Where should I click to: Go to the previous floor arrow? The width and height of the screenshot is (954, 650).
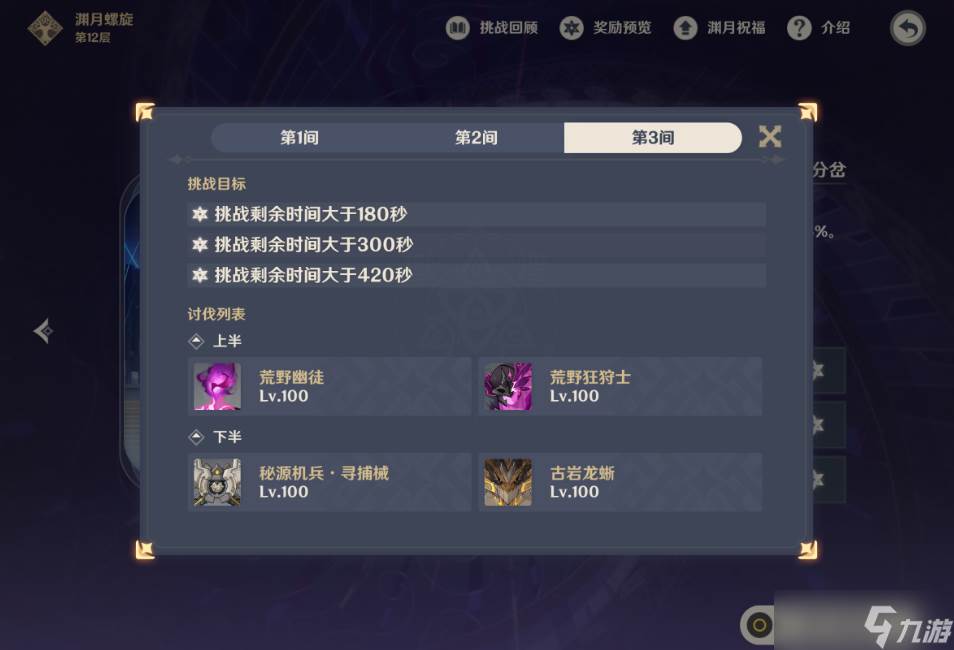point(42,331)
